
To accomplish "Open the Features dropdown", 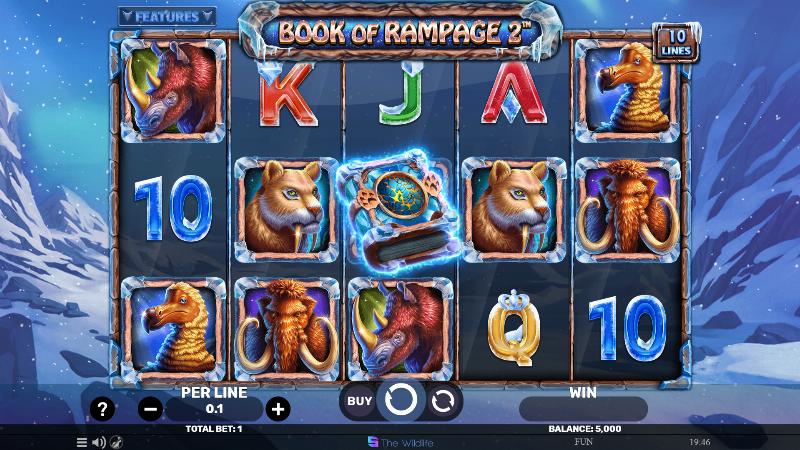I will point(167,16).
